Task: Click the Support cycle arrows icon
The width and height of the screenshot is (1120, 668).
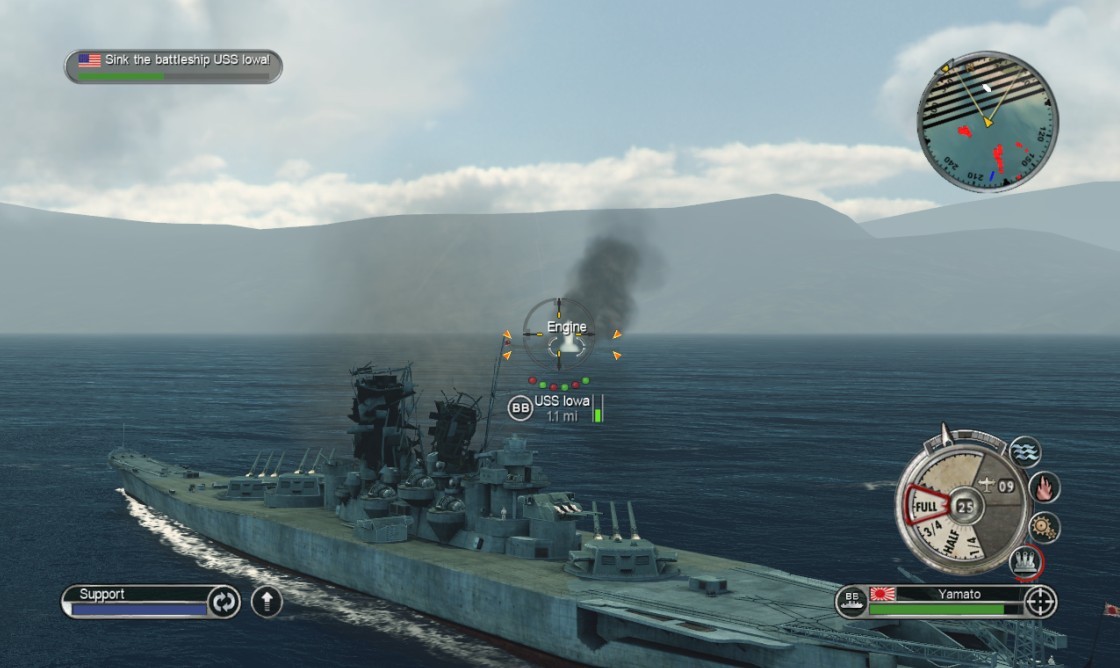Action: pyautogui.click(x=222, y=602)
